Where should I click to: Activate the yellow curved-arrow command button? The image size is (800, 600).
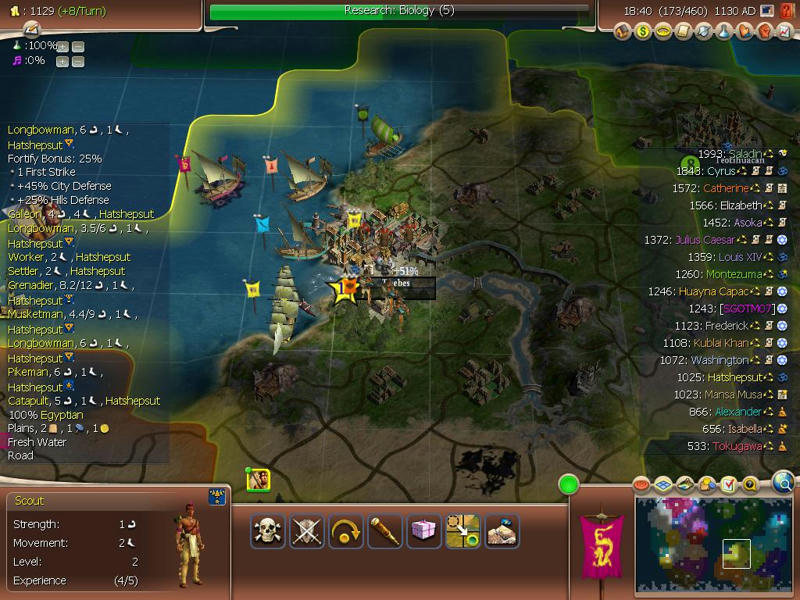click(346, 530)
